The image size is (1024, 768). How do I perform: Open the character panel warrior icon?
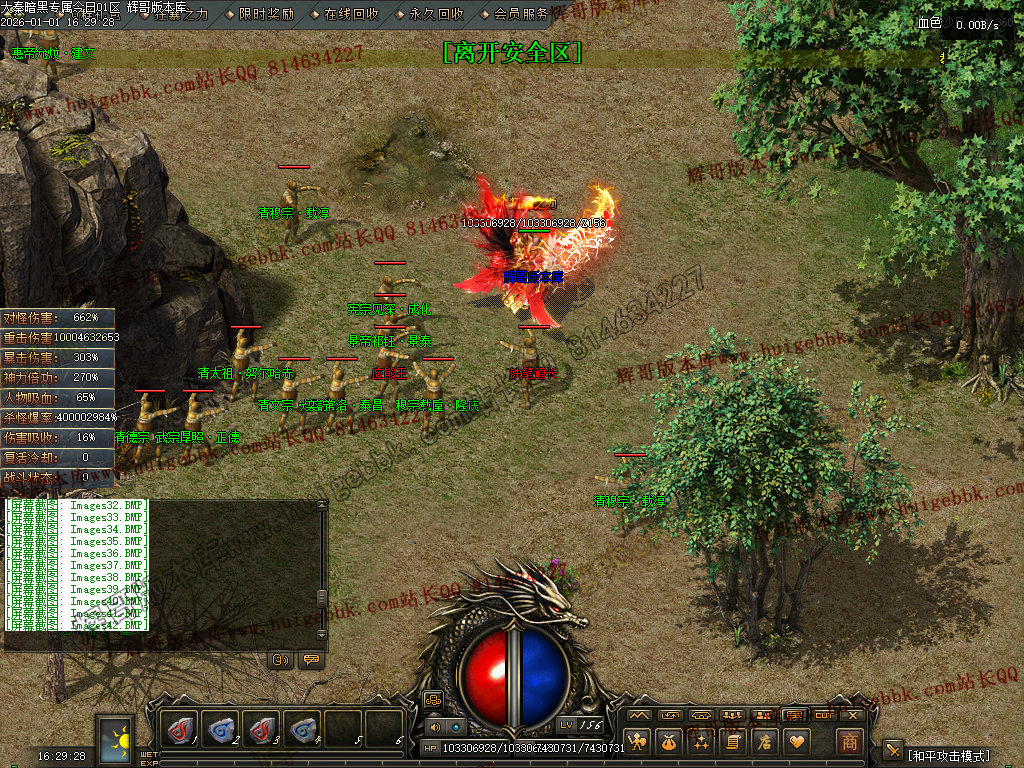[639, 741]
